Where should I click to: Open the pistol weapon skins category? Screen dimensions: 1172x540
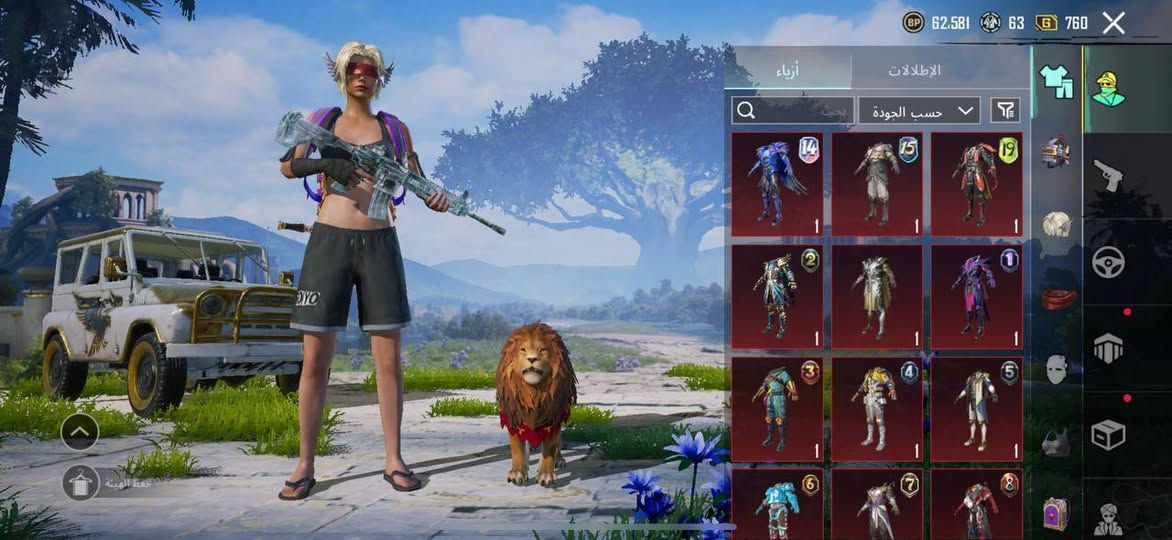(1108, 175)
